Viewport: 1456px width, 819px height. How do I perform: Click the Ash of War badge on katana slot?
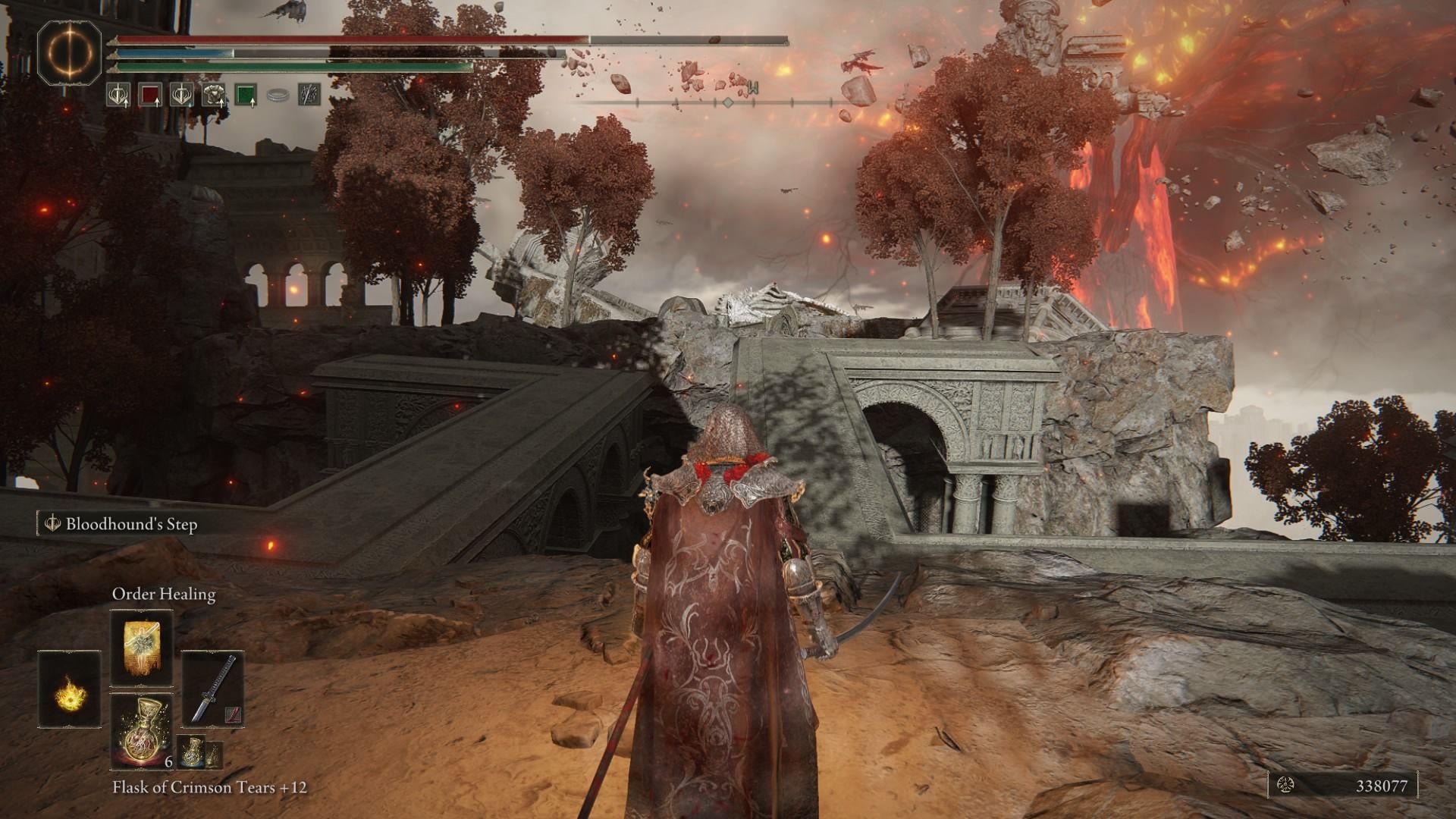[x=233, y=714]
